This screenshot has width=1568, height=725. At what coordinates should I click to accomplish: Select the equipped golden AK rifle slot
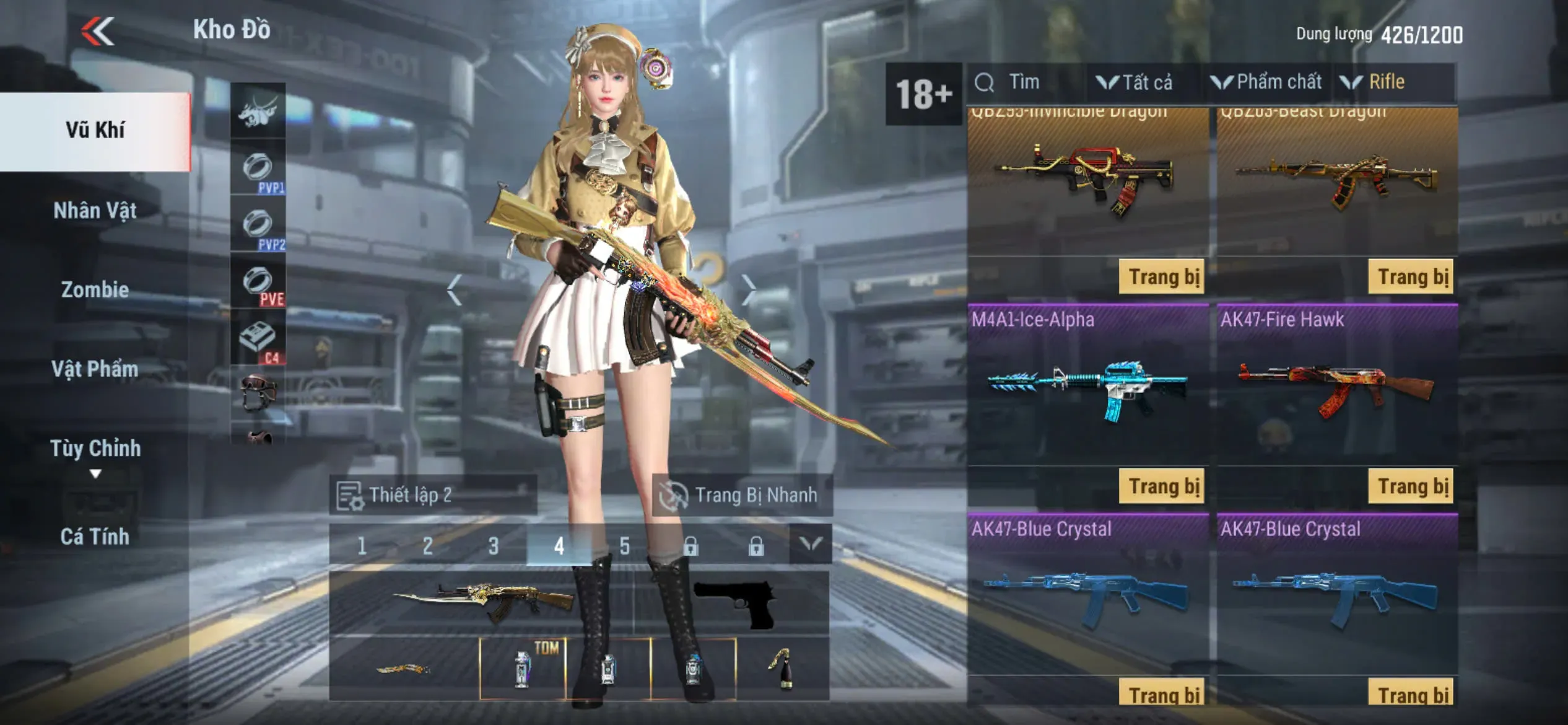pyautogui.click(x=482, y=602)
